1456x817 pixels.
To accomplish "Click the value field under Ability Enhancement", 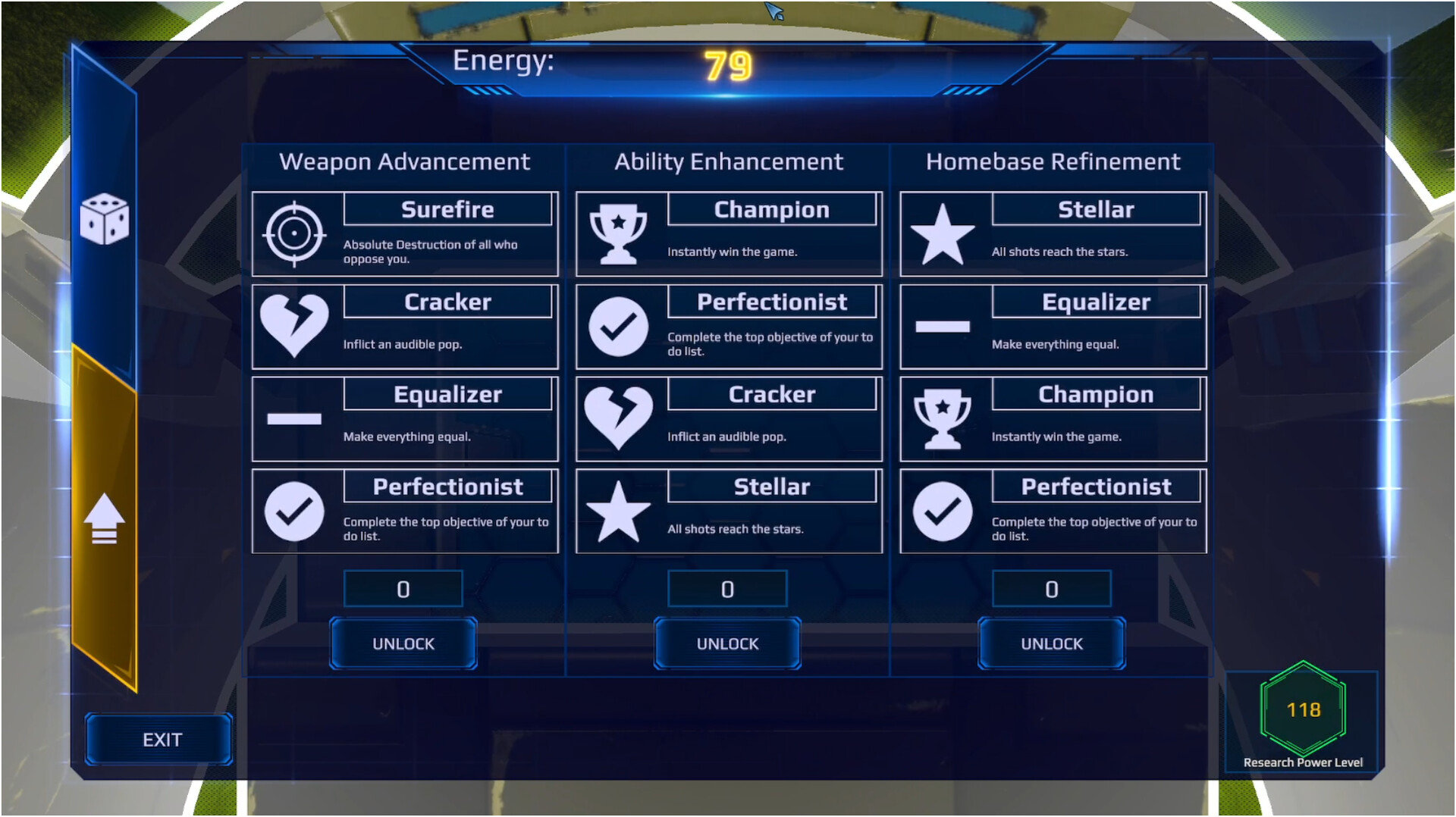I will pyautogui.click(x=727, y=589).
